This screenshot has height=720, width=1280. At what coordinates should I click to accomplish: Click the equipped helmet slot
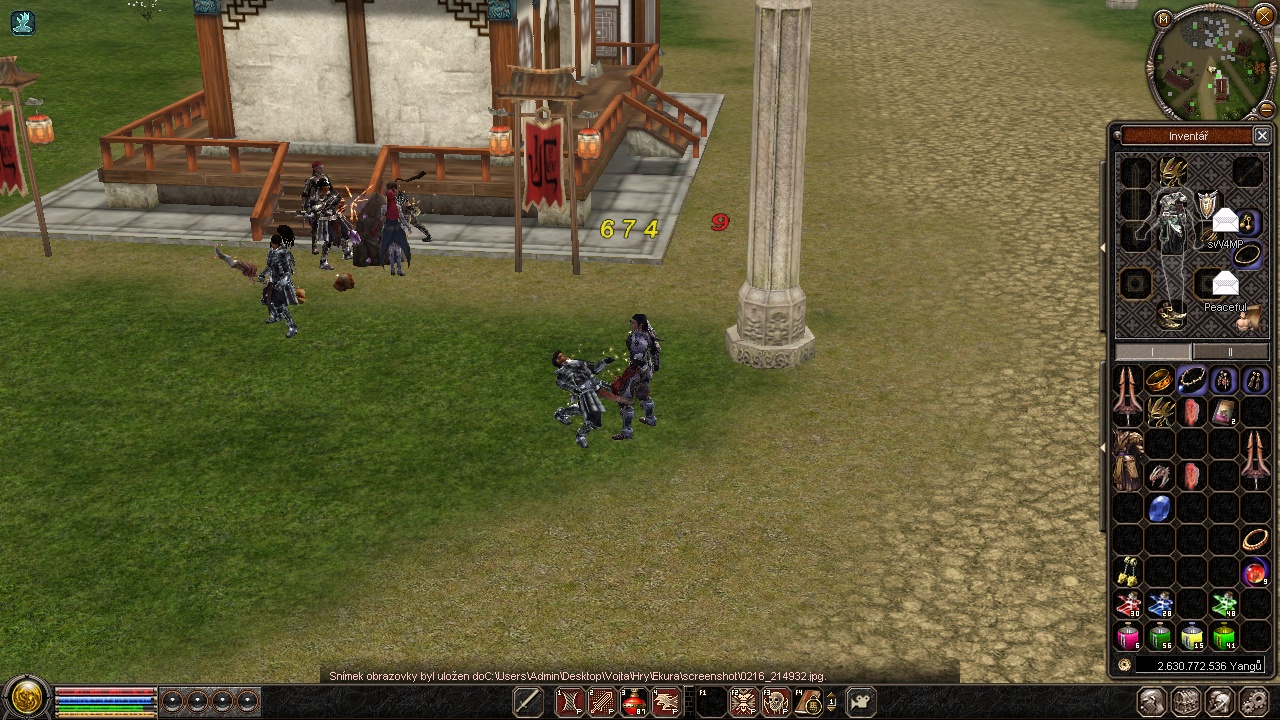[1171, 171]
